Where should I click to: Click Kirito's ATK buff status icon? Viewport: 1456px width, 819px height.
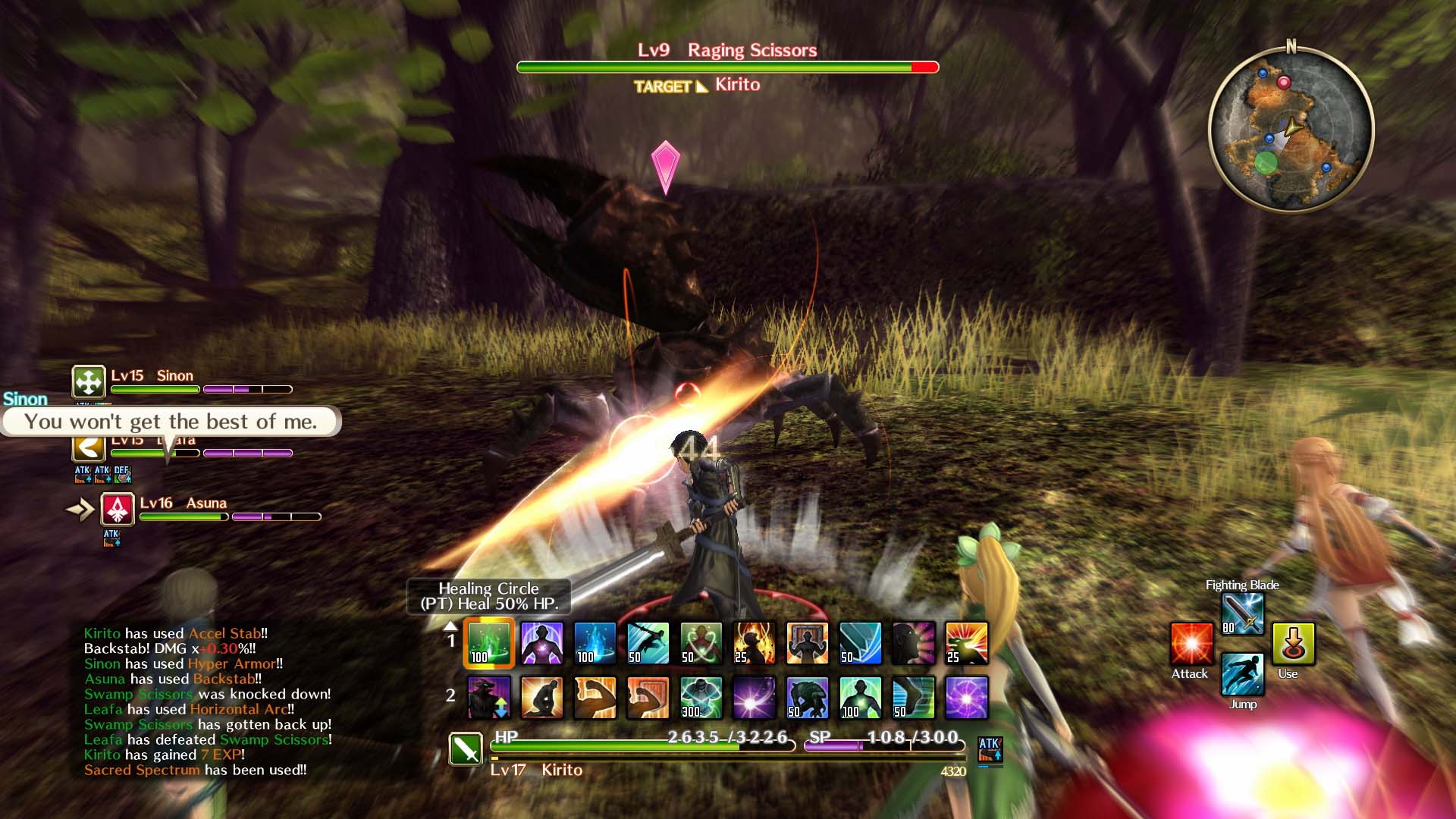(990, 749)
